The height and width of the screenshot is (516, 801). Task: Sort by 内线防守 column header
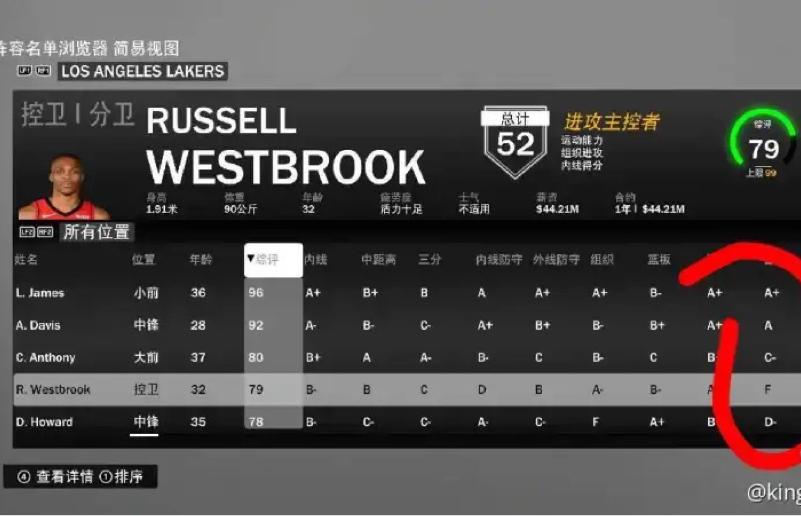click(498, 260)
